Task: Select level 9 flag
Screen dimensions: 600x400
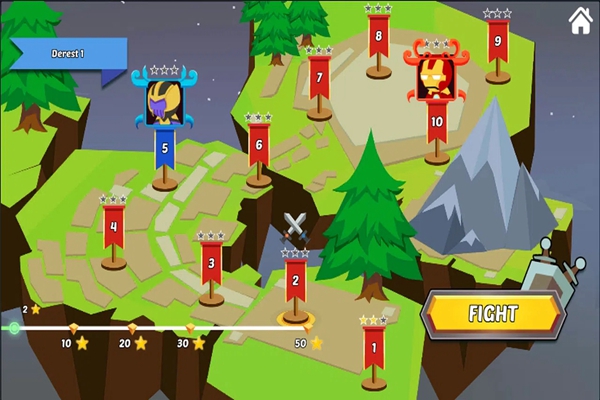Action: [x=497, y=42]
